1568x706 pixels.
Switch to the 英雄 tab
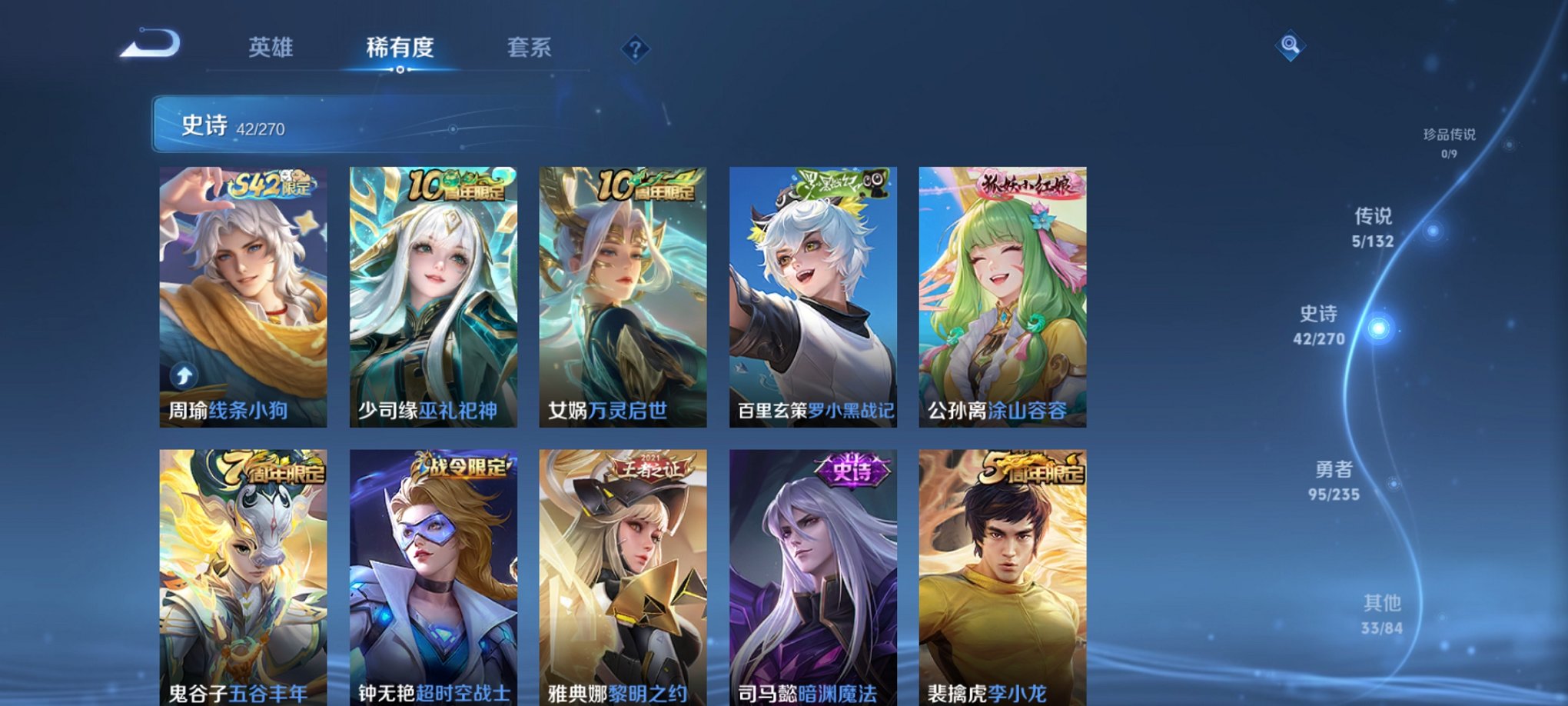[x=269, y=46]
